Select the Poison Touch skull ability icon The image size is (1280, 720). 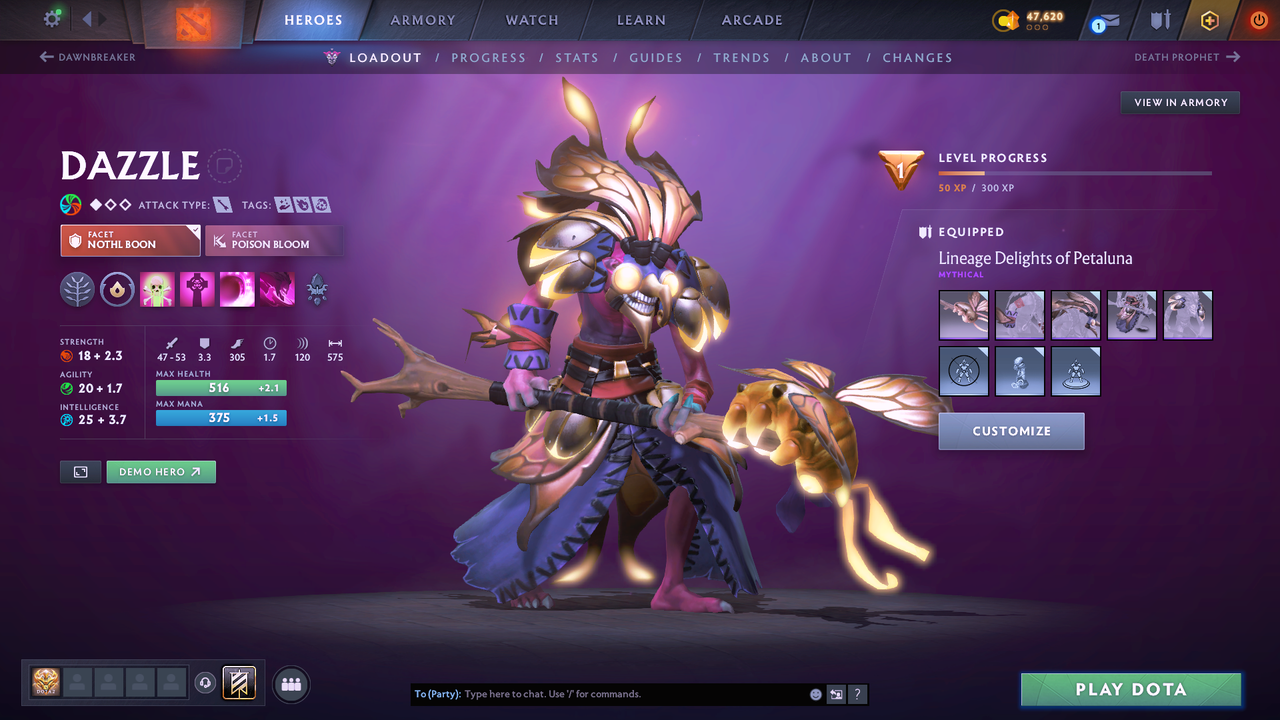(x=157, y=289)
